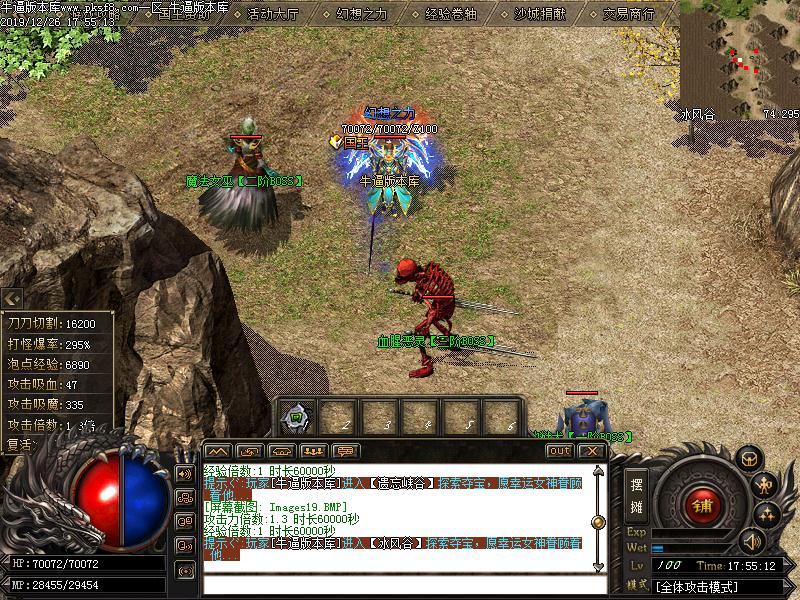Select the first hotbar slot item
The width and height of the screenshot is (800, 600).
pos(298,418)
